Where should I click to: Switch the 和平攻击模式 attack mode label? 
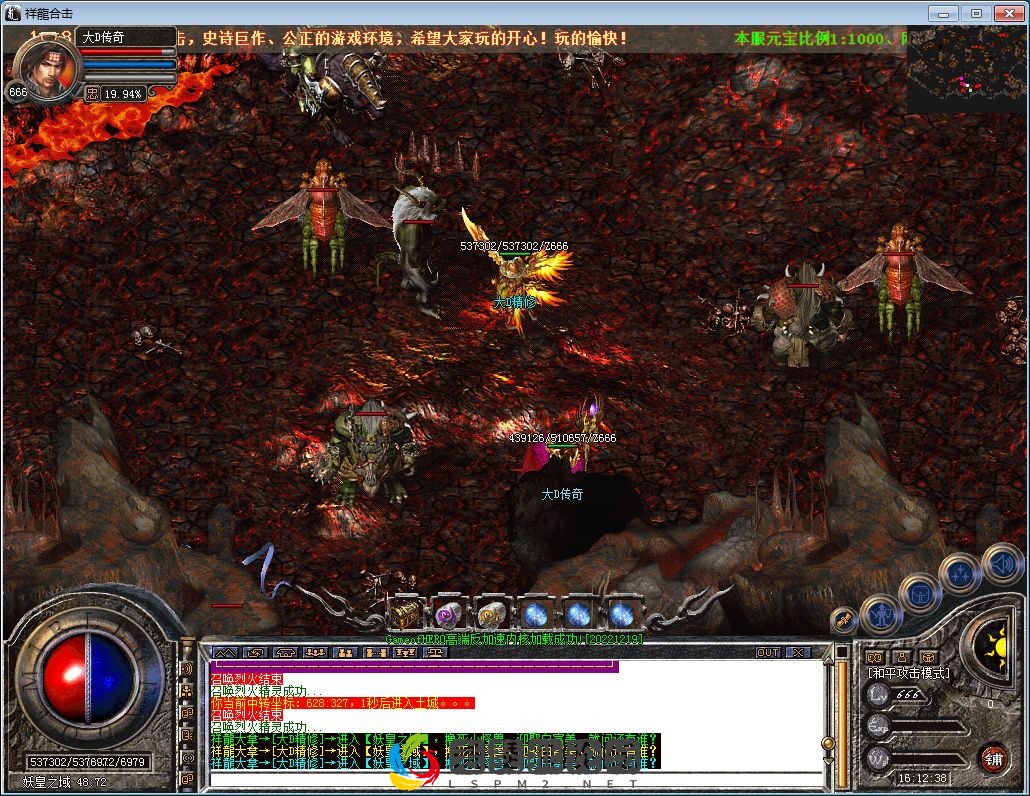click(x=908, y=673)
